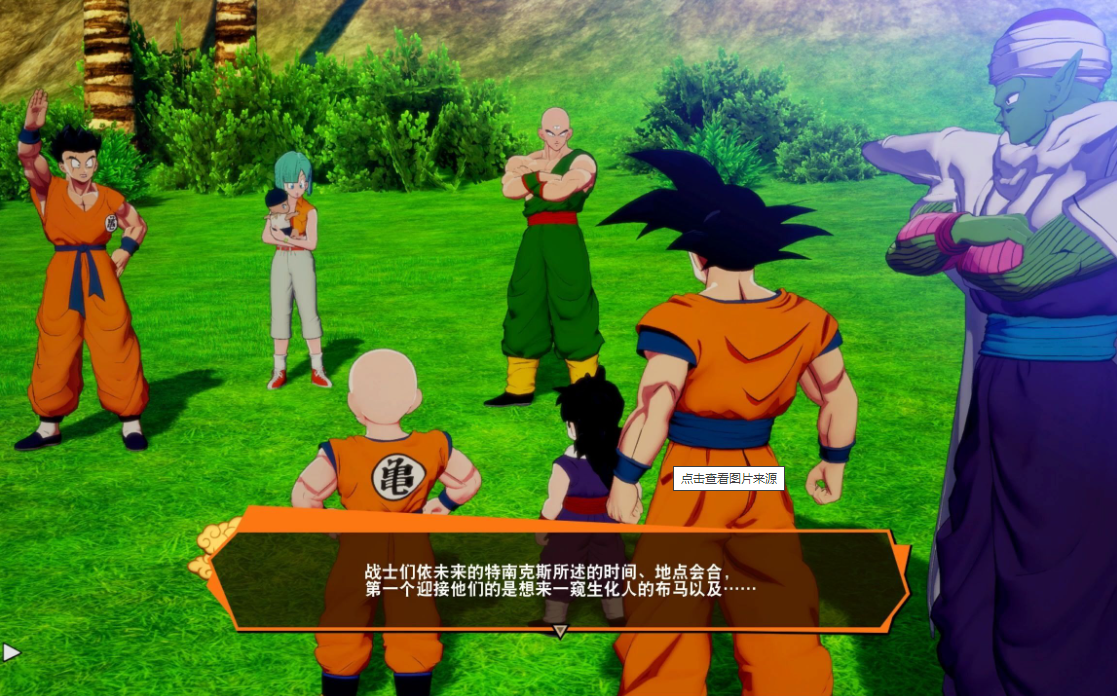Viewport: 1117px width, 696px height.
Task: Click the white triangle arrow at screen edge
Action: coord(11,652)
